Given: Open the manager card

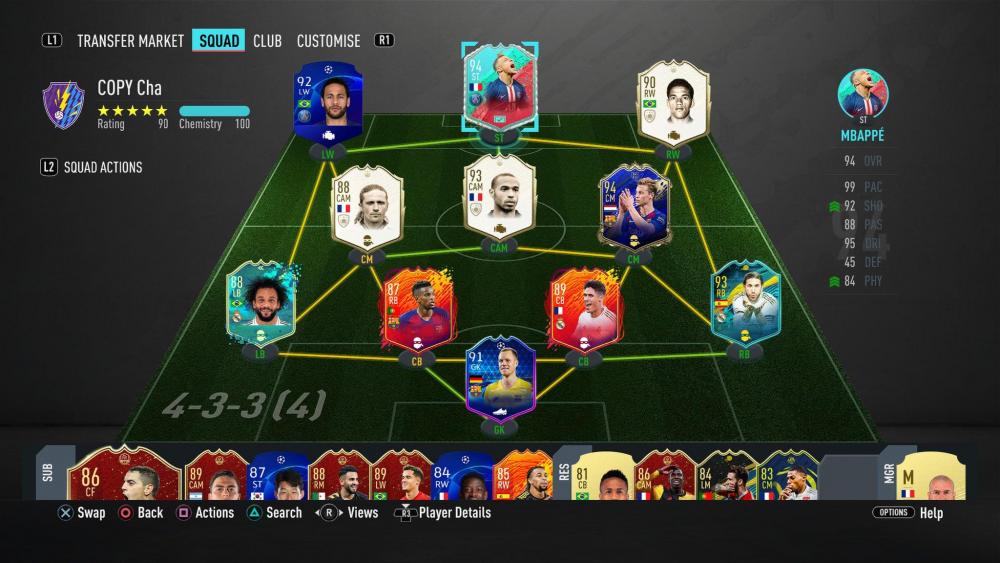Looking at the screenshot, I should (x=933, y=476).
